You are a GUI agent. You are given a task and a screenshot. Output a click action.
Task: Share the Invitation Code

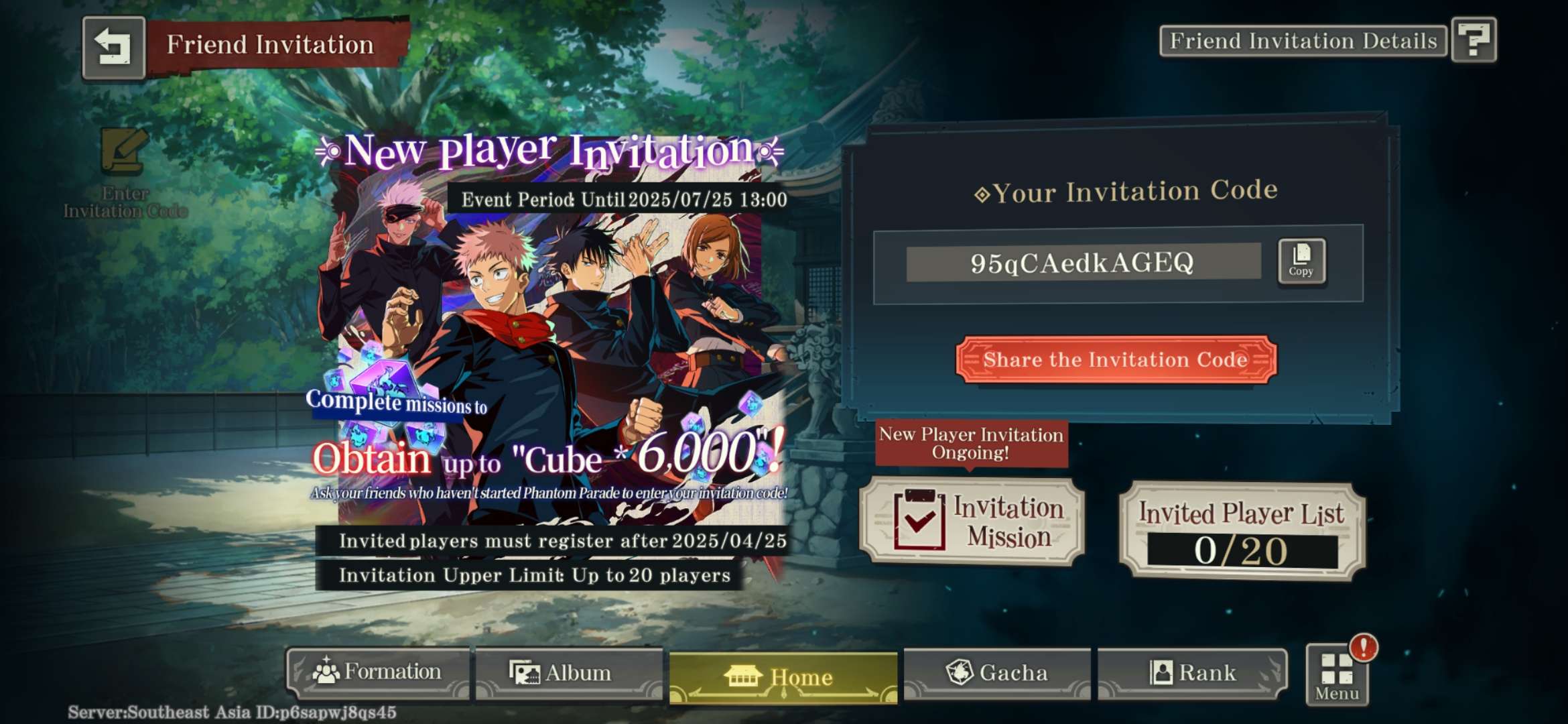click(1116, 360)
